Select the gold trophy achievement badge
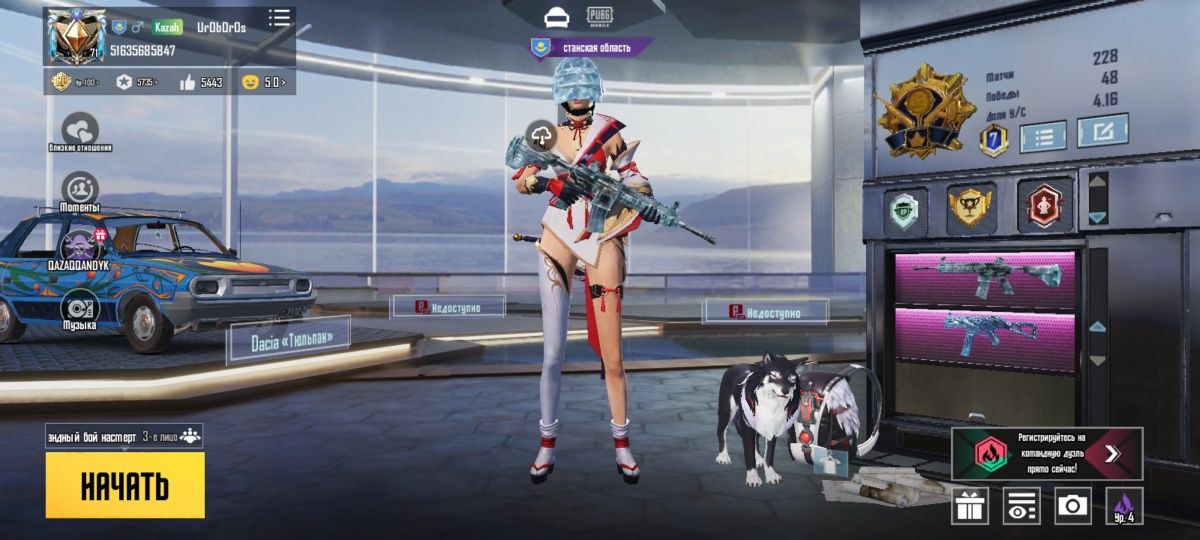Screen dimensions: 1200x540 pos(971,206)
